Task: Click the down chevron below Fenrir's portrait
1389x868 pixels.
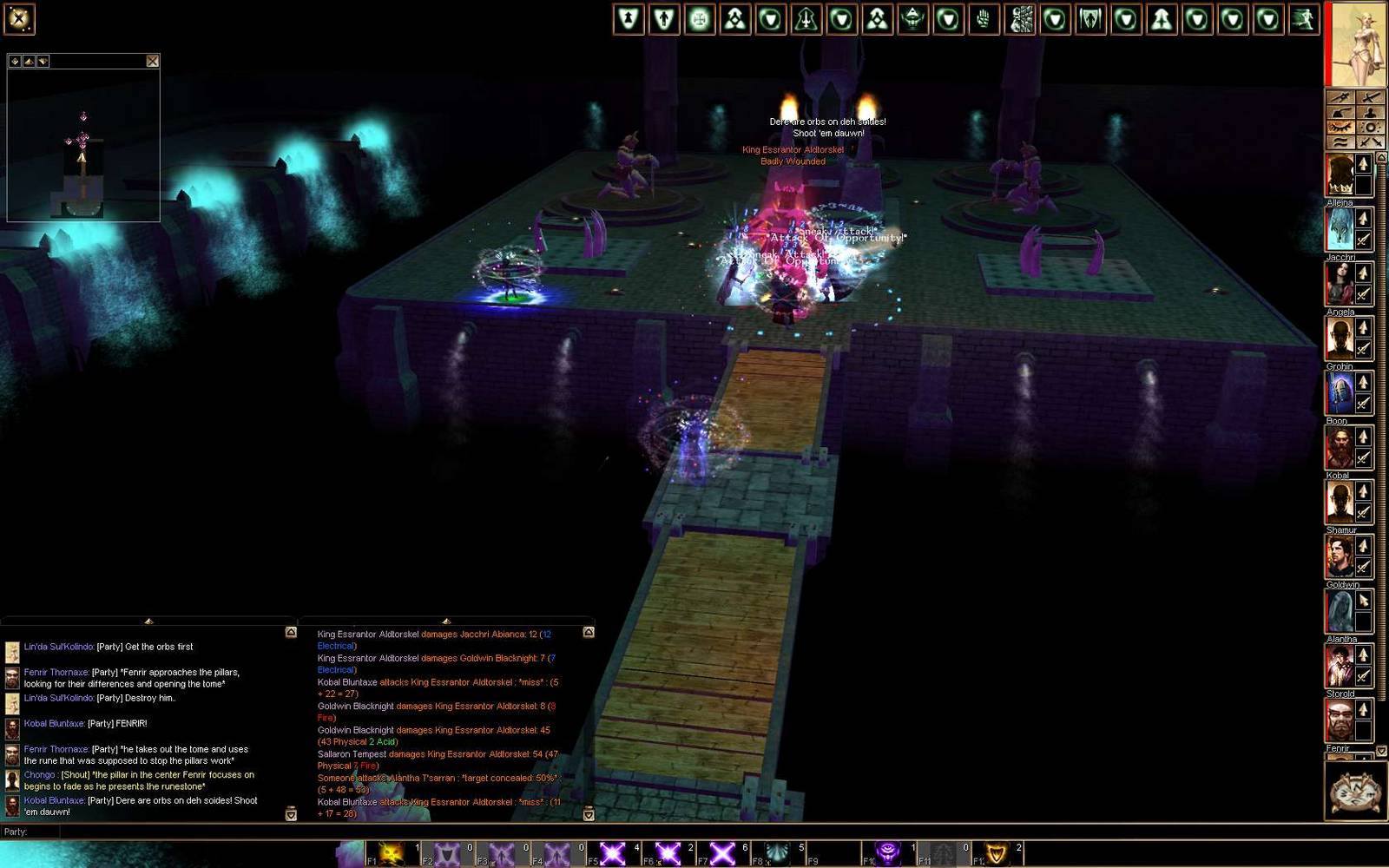Action: 1381,748
